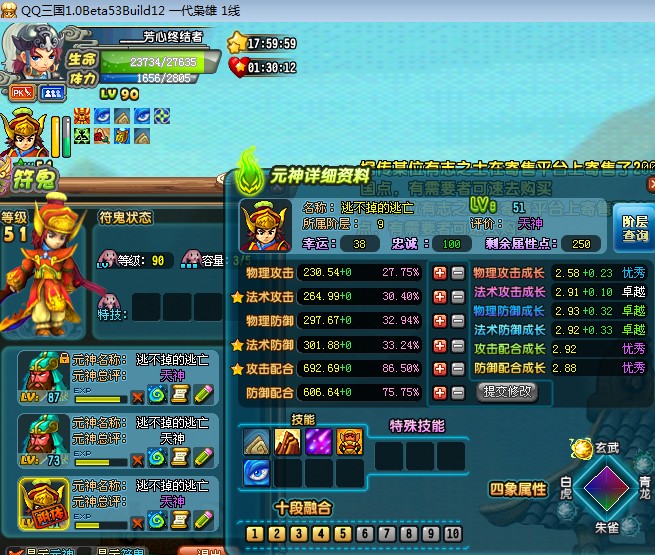This screenshot has width=655, height=555.
Task: Click the red X for the 附体 元神
Action: pos(138,521)
